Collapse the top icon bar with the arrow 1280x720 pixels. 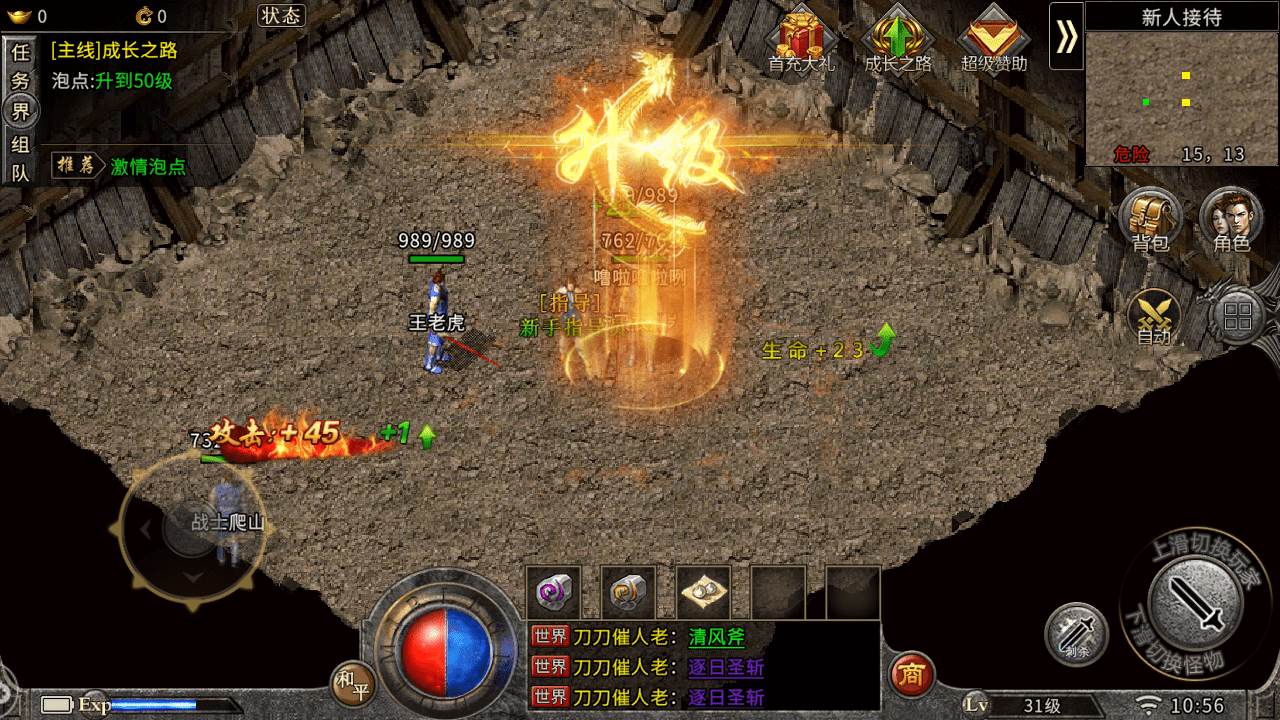click(1066, 36)
